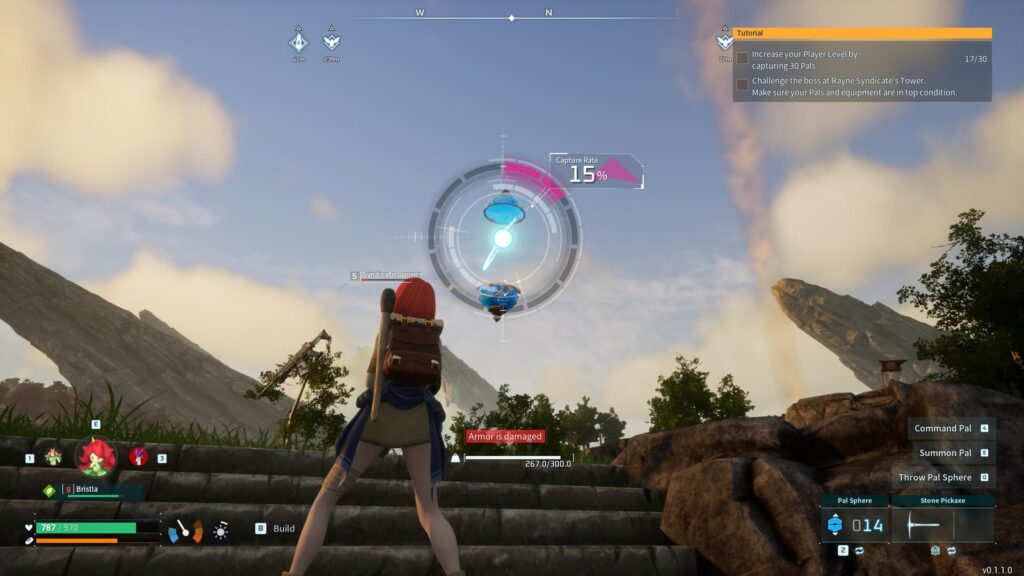The height and width of the screenshot is (576, 1024).
Task: Switch to the green flower pal icon
Action: tap(53, 457)
